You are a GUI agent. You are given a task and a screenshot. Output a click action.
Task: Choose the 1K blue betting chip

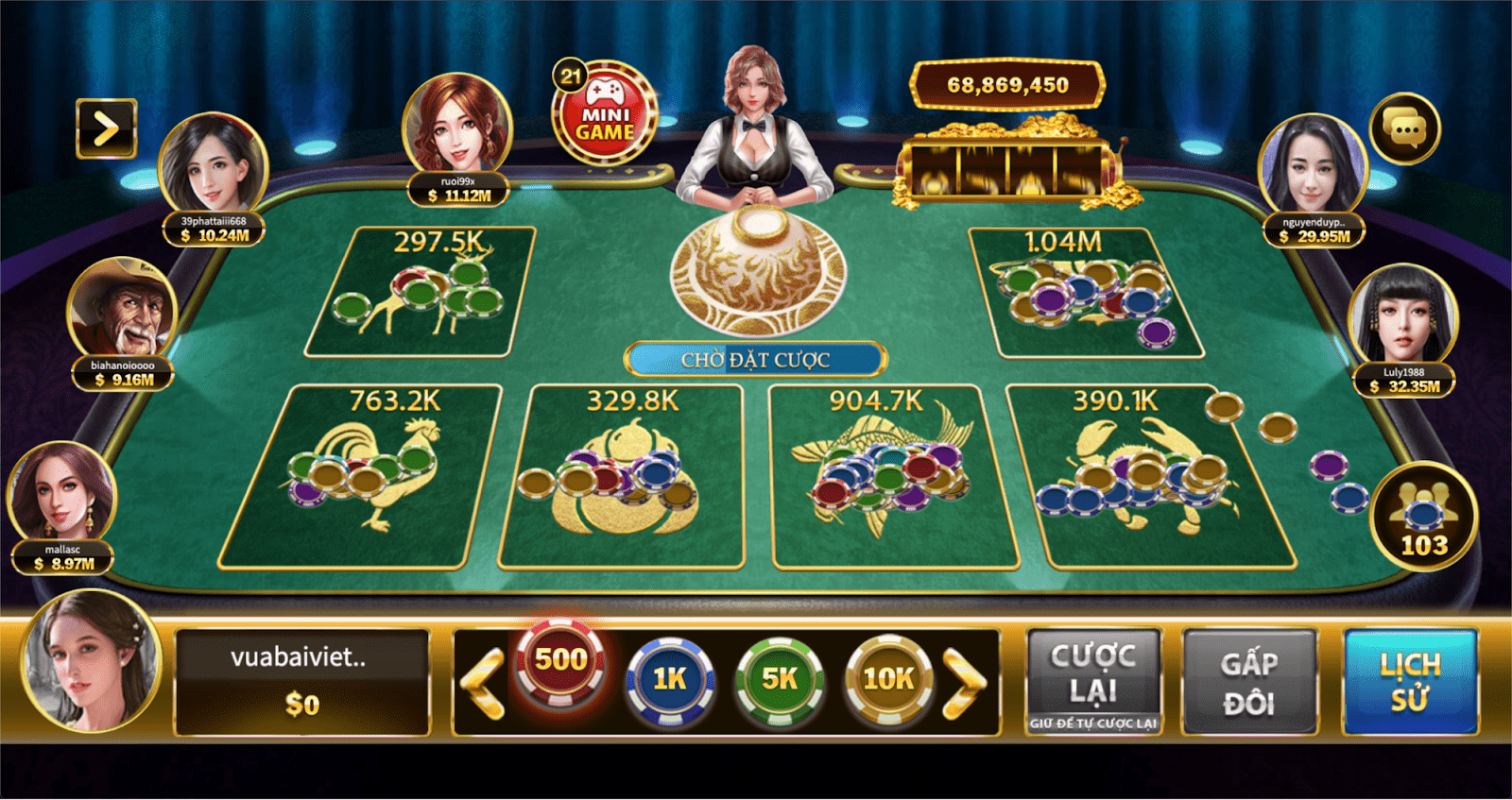tap(670, 680)
